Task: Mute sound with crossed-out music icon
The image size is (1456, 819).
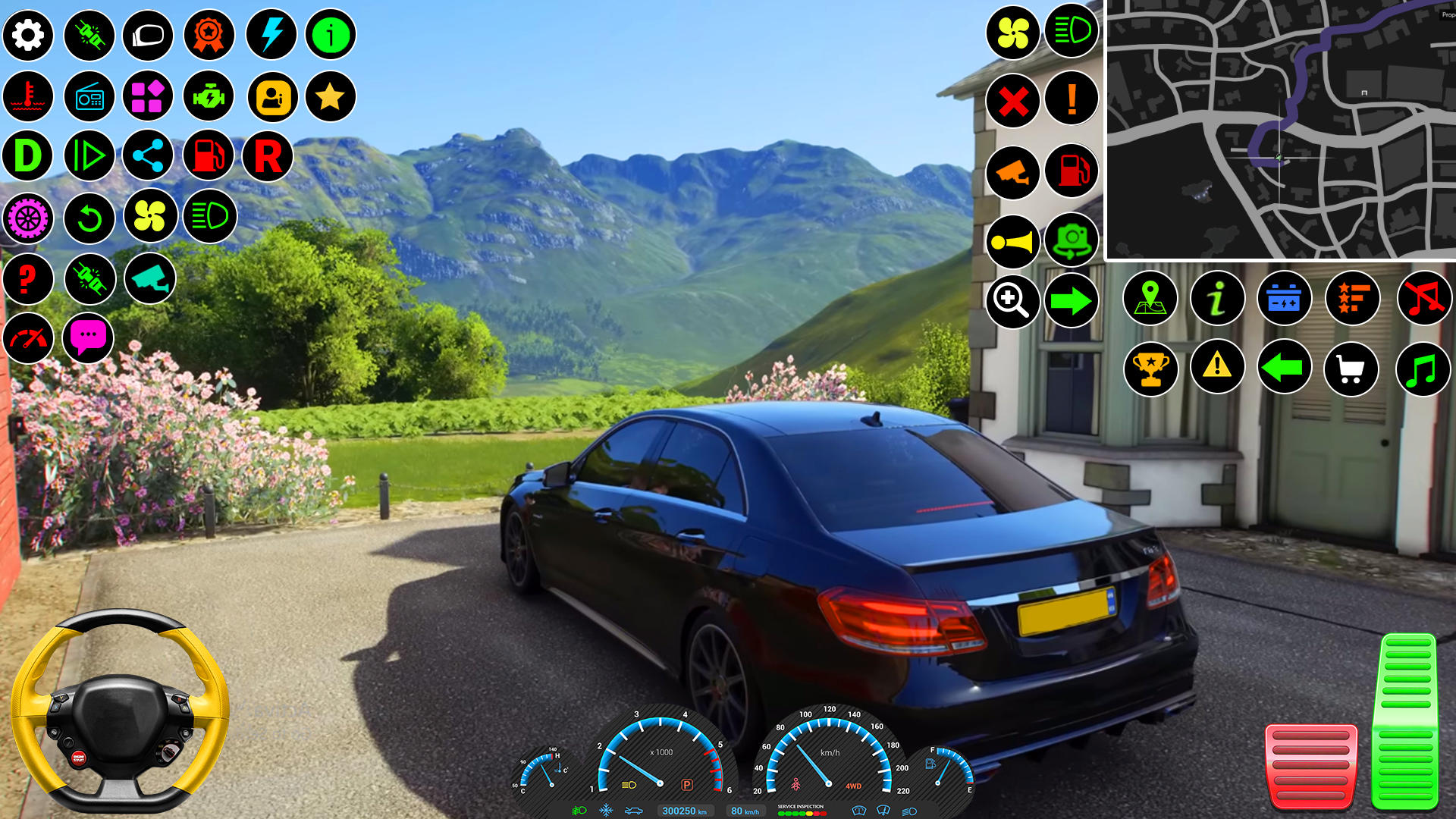Action: tap(1423, 298)
